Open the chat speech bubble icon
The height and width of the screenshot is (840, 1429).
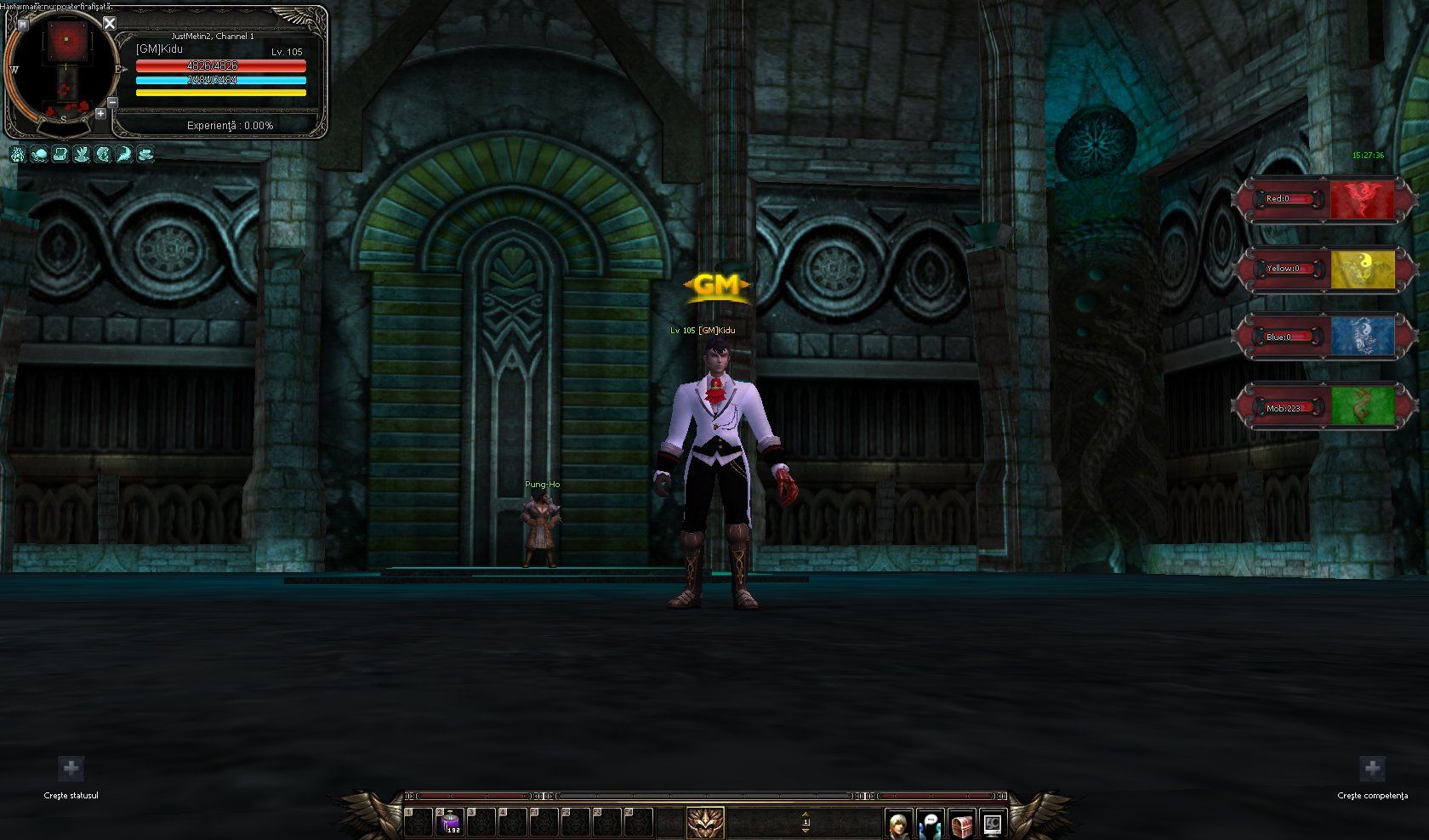pyautogui.click(x=930, y=824)
